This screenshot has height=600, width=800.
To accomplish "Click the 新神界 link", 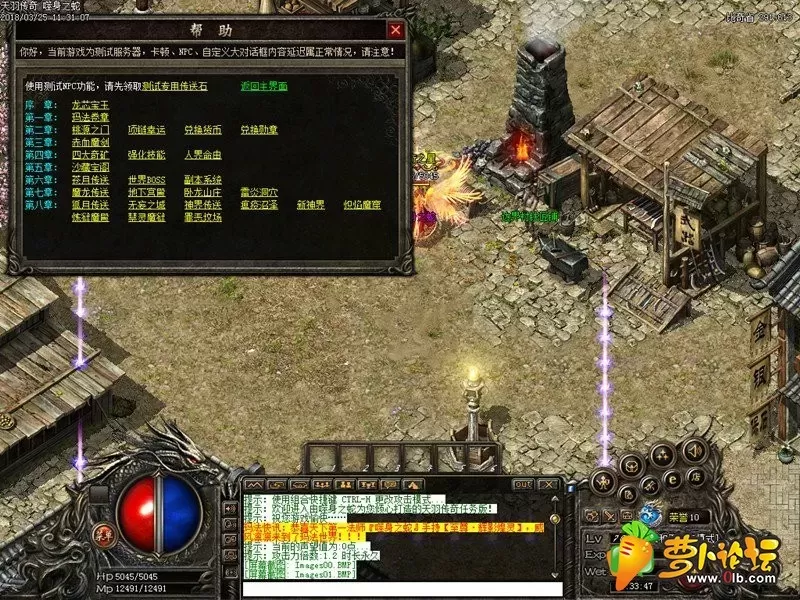I will 311,205.
